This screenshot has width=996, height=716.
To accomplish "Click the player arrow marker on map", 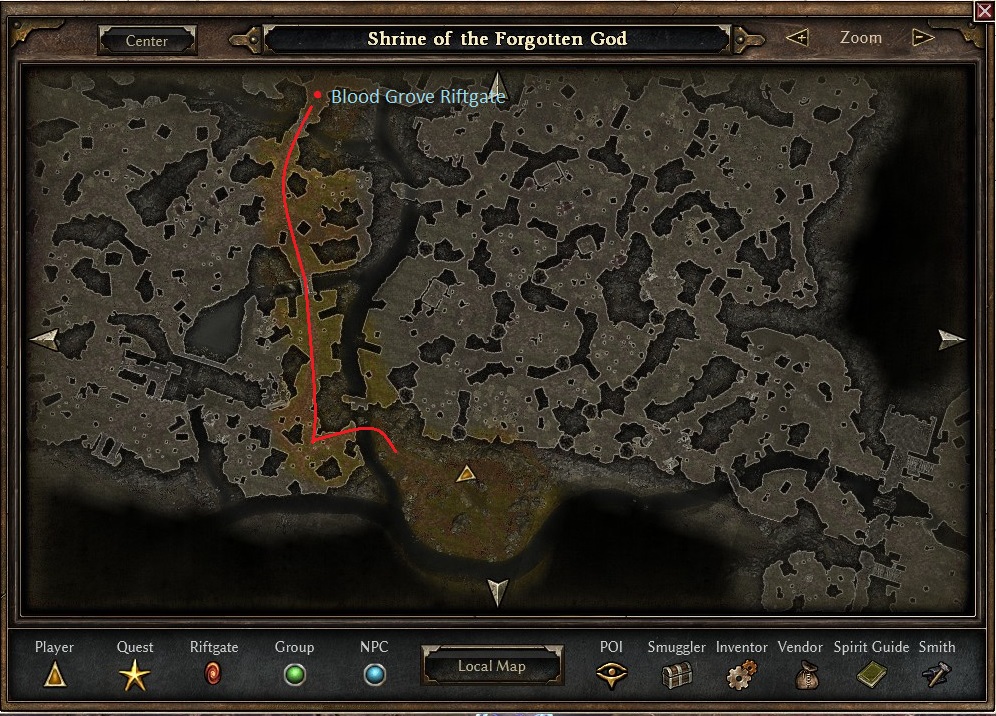I will tap(465, 474).
